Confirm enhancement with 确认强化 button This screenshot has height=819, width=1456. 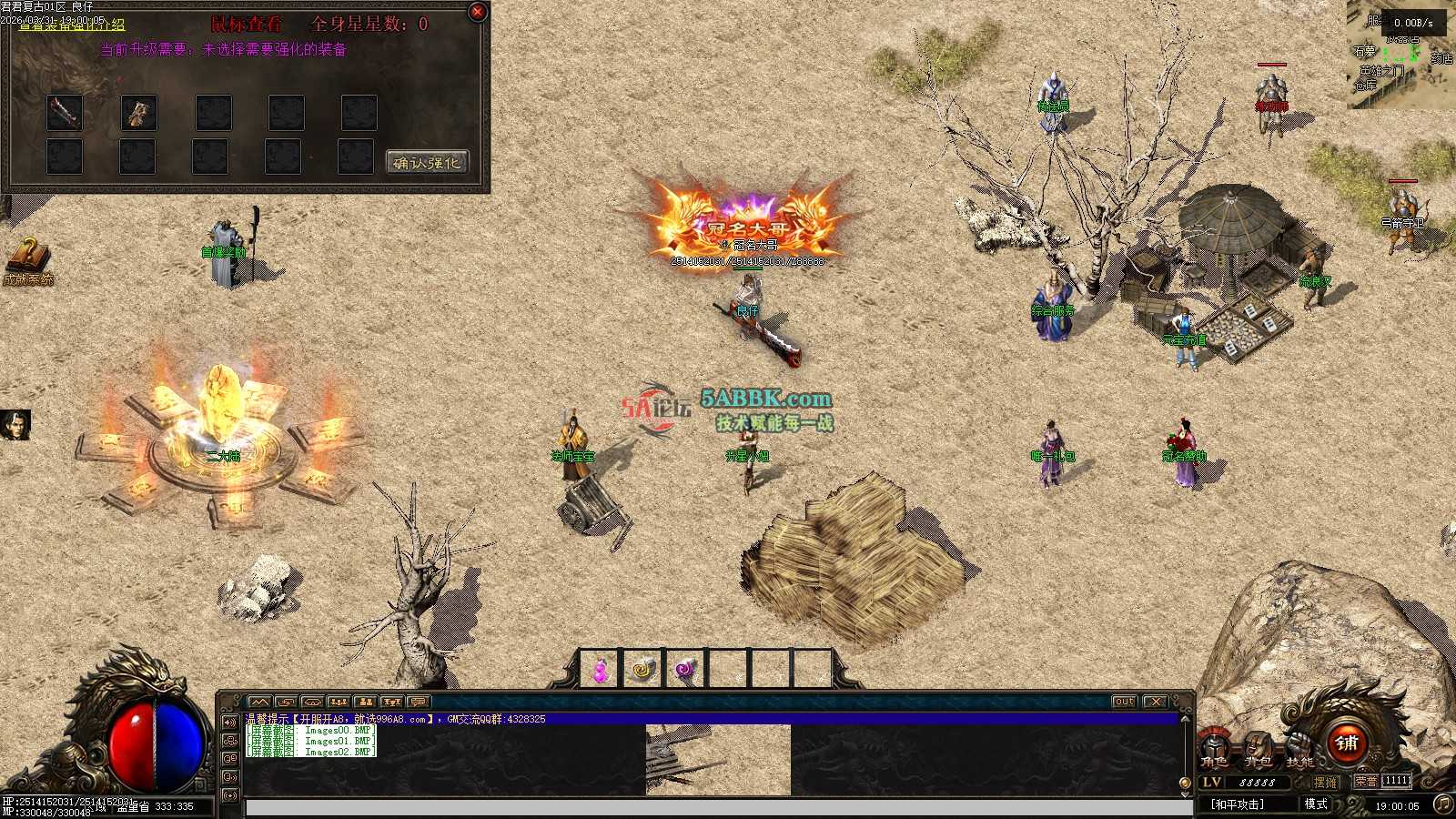click(x=427, y=163)
